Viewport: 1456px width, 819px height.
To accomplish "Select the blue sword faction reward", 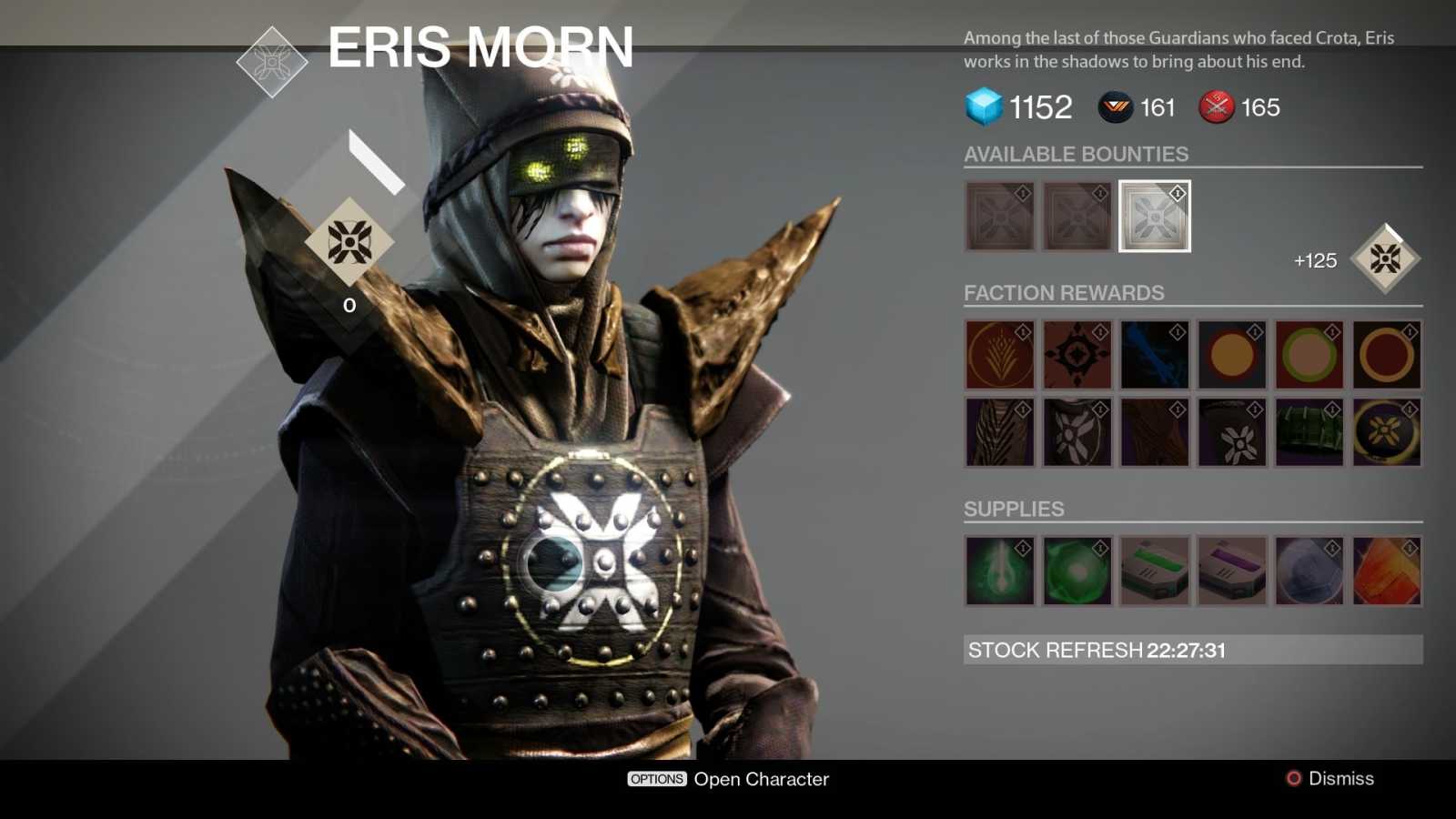I will [1154, 355].
